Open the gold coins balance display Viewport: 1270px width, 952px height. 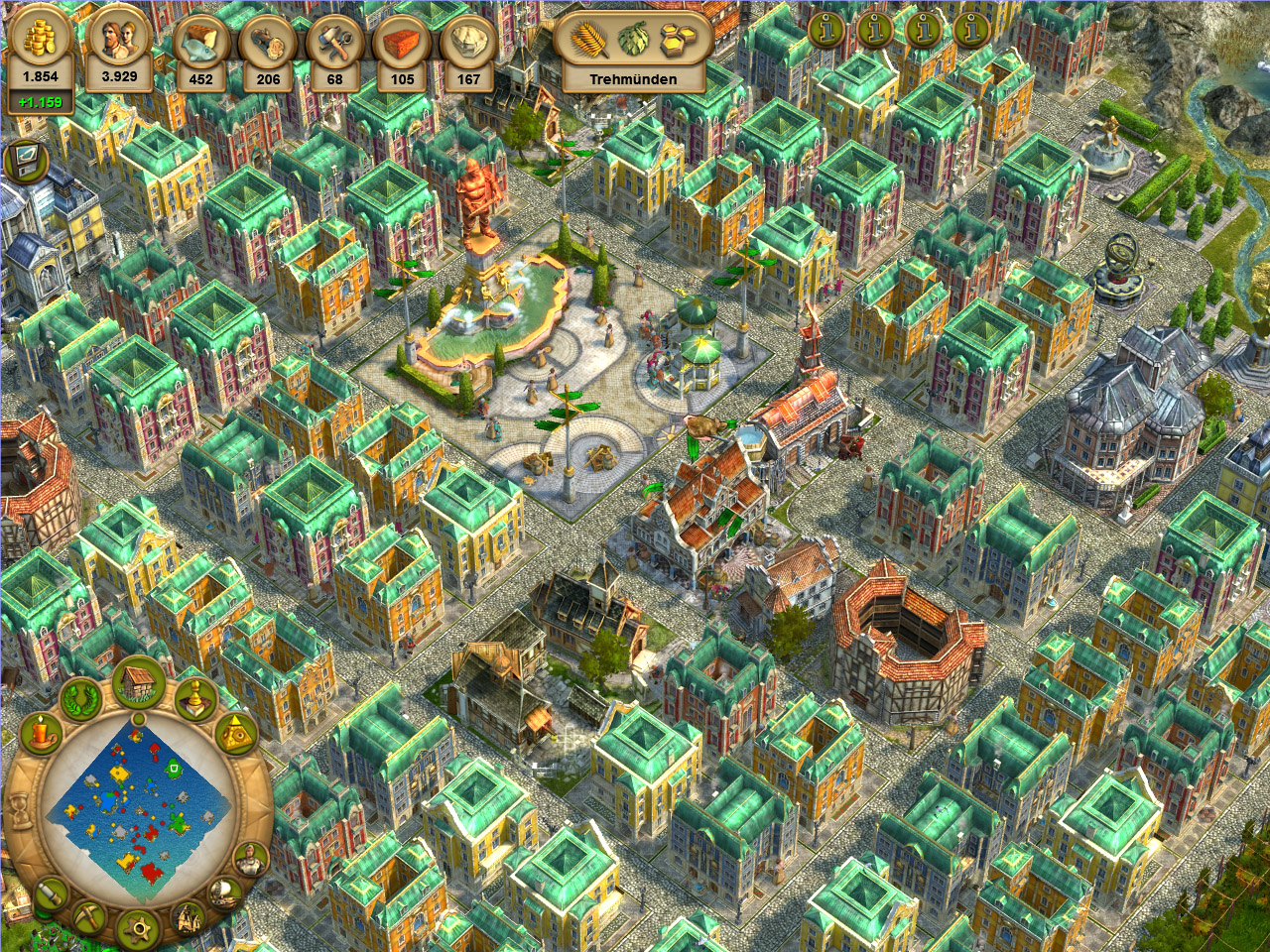(x=40, y=40)
